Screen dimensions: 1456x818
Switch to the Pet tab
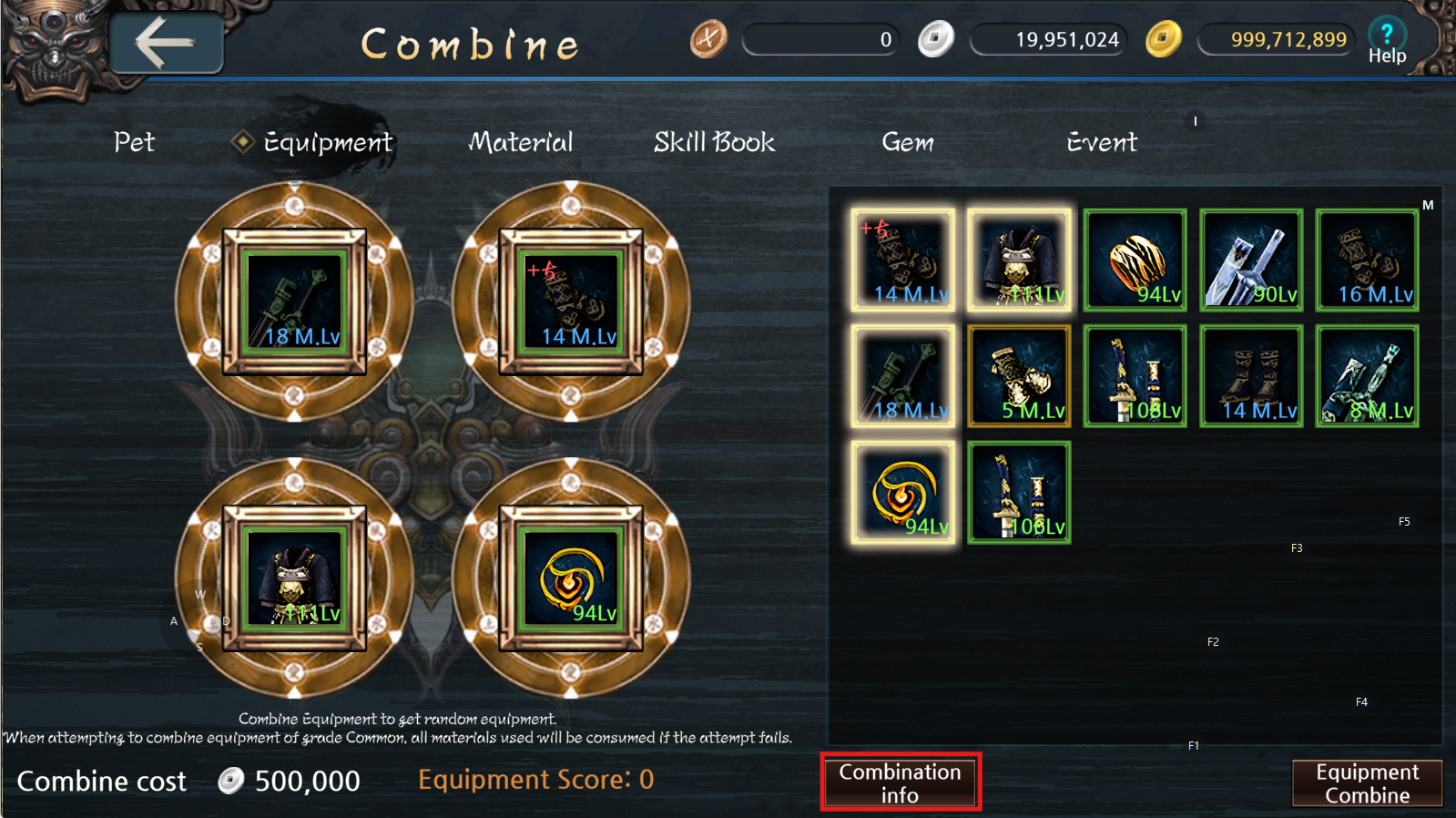pos(134,142)
